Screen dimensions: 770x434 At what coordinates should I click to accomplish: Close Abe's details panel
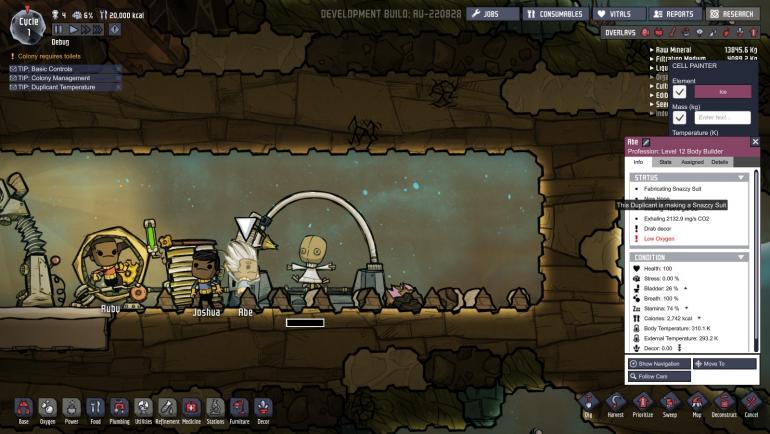click(x=755, y=142)
